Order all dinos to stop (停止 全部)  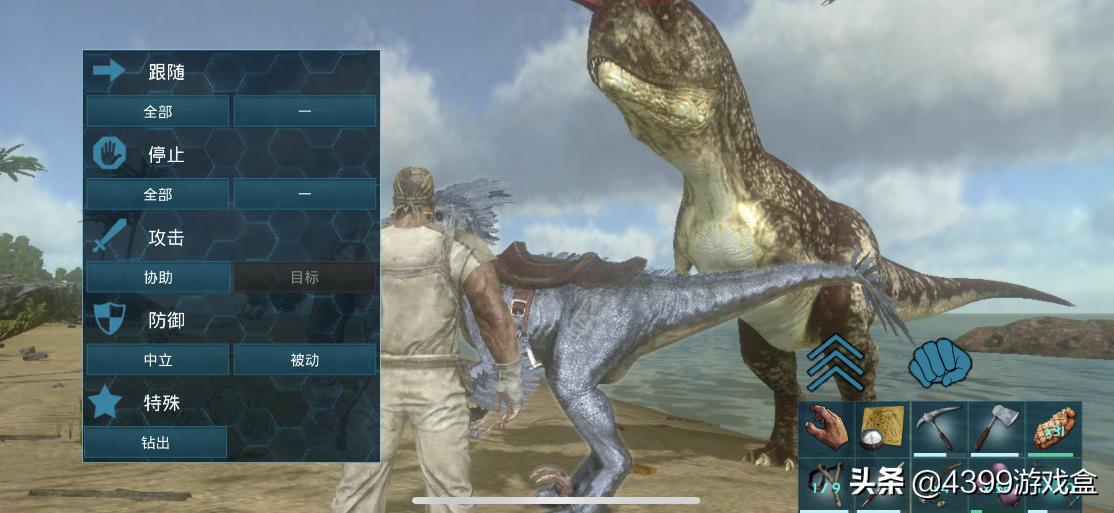tap(157, 194)
